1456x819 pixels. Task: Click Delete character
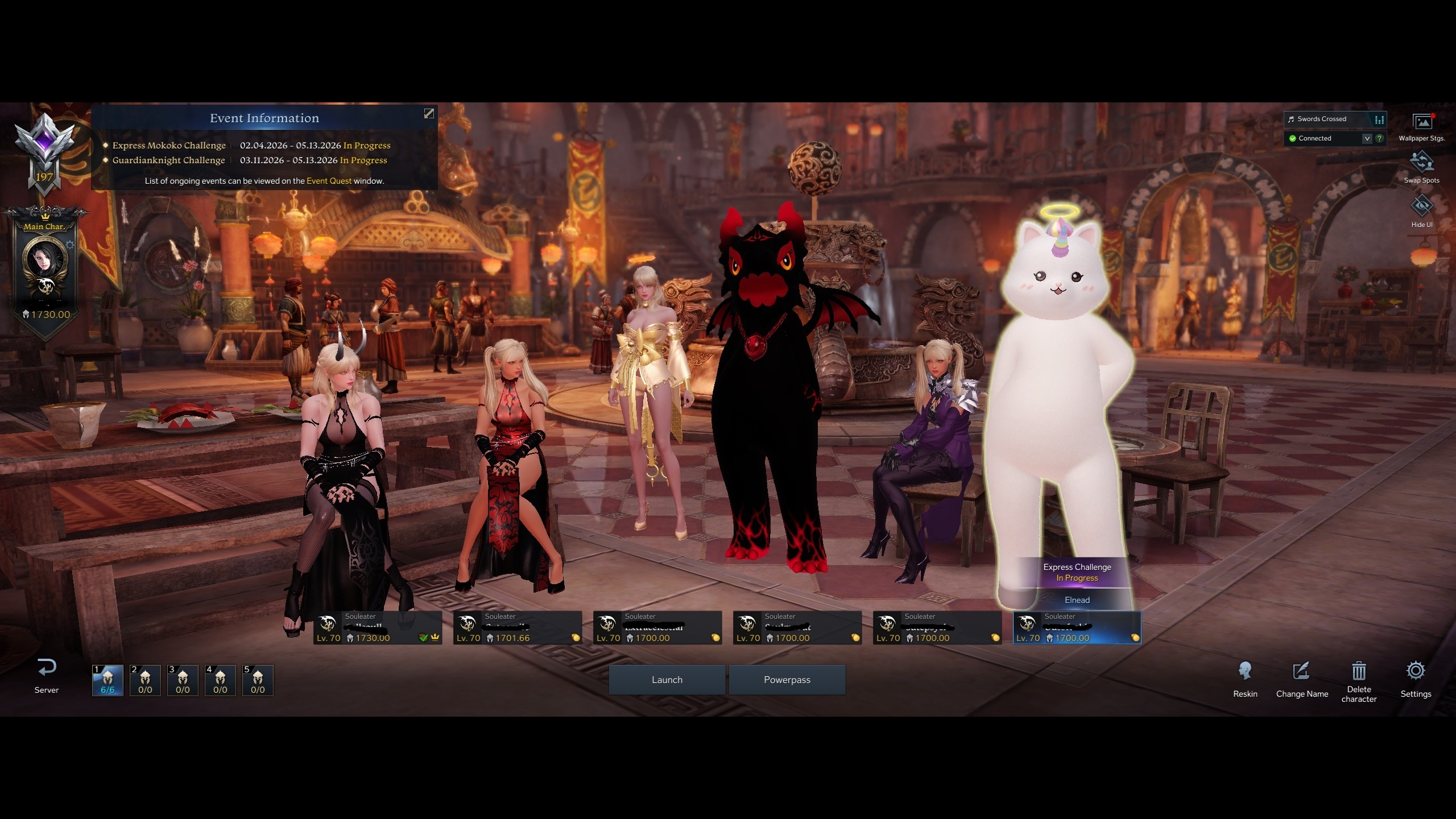1359,681
